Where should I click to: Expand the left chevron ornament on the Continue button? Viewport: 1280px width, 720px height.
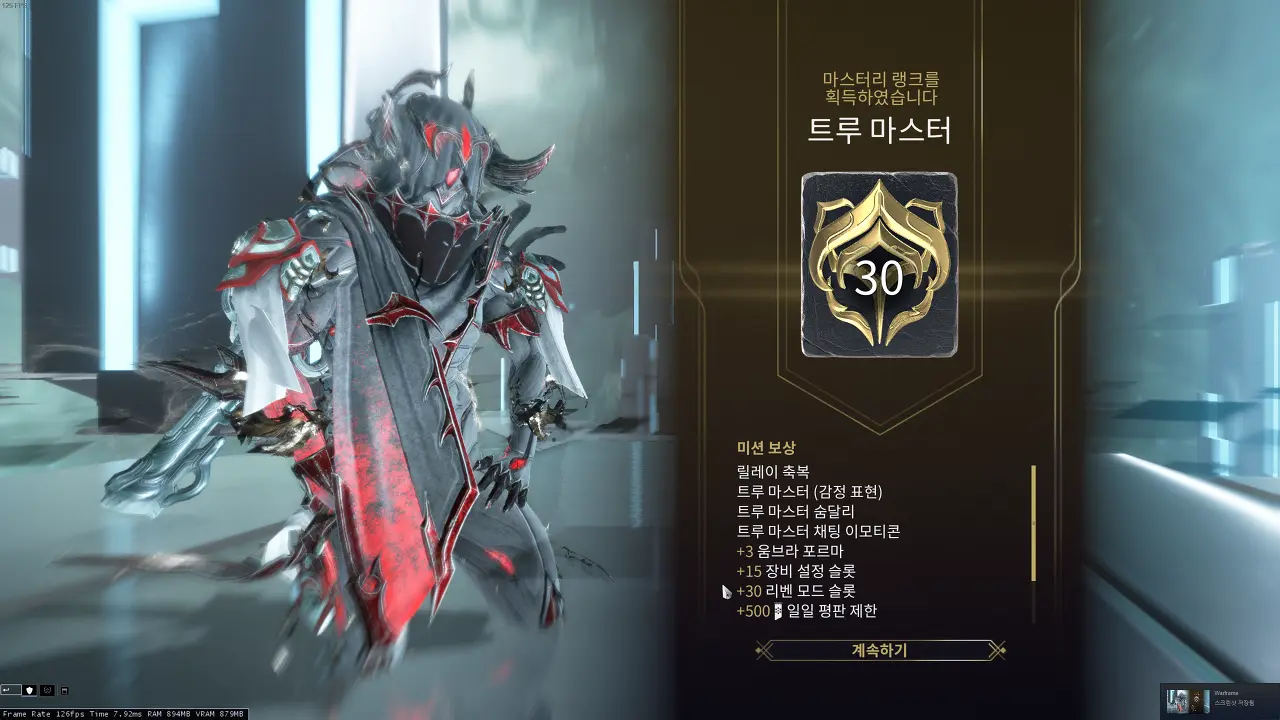pos(764,648)
